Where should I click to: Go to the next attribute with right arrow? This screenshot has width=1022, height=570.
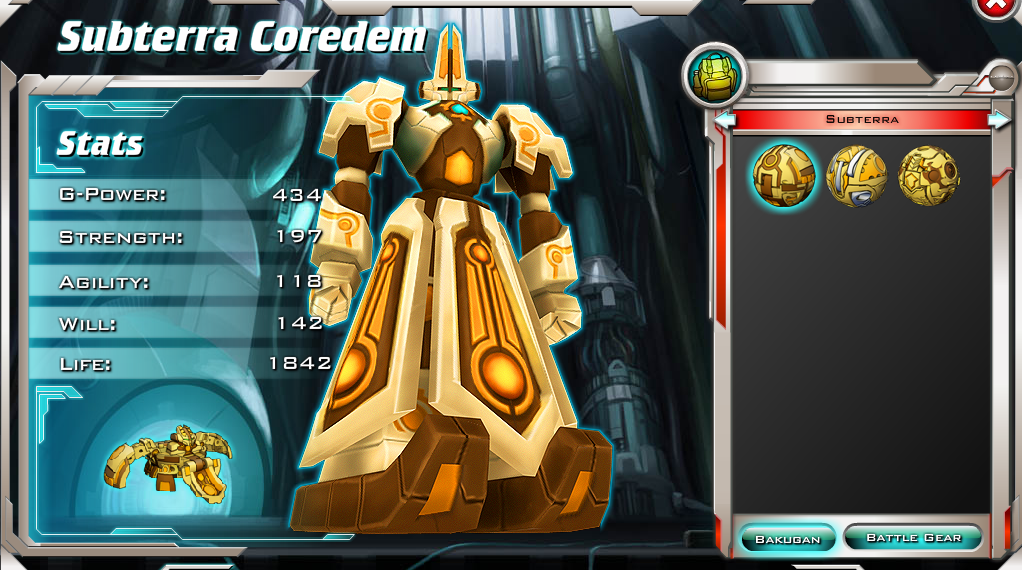(x=998, y=120)
